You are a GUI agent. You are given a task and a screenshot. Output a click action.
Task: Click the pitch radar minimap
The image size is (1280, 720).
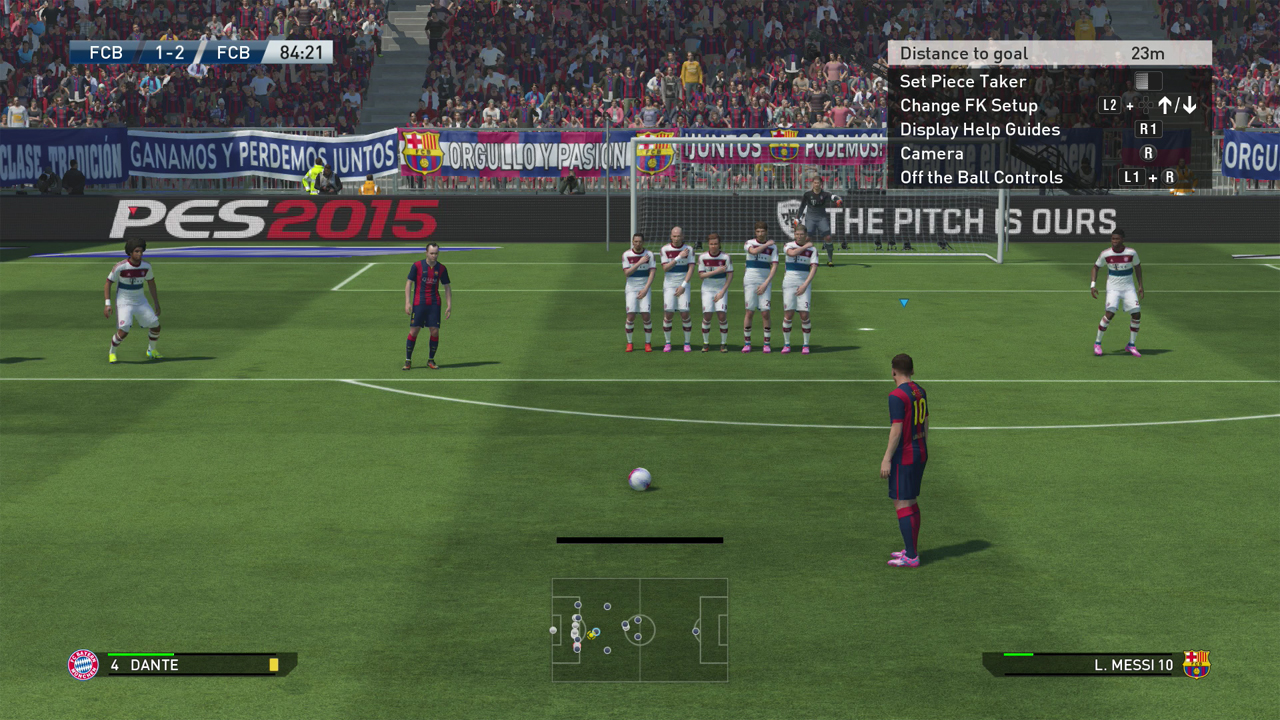(x=640, y=630)
